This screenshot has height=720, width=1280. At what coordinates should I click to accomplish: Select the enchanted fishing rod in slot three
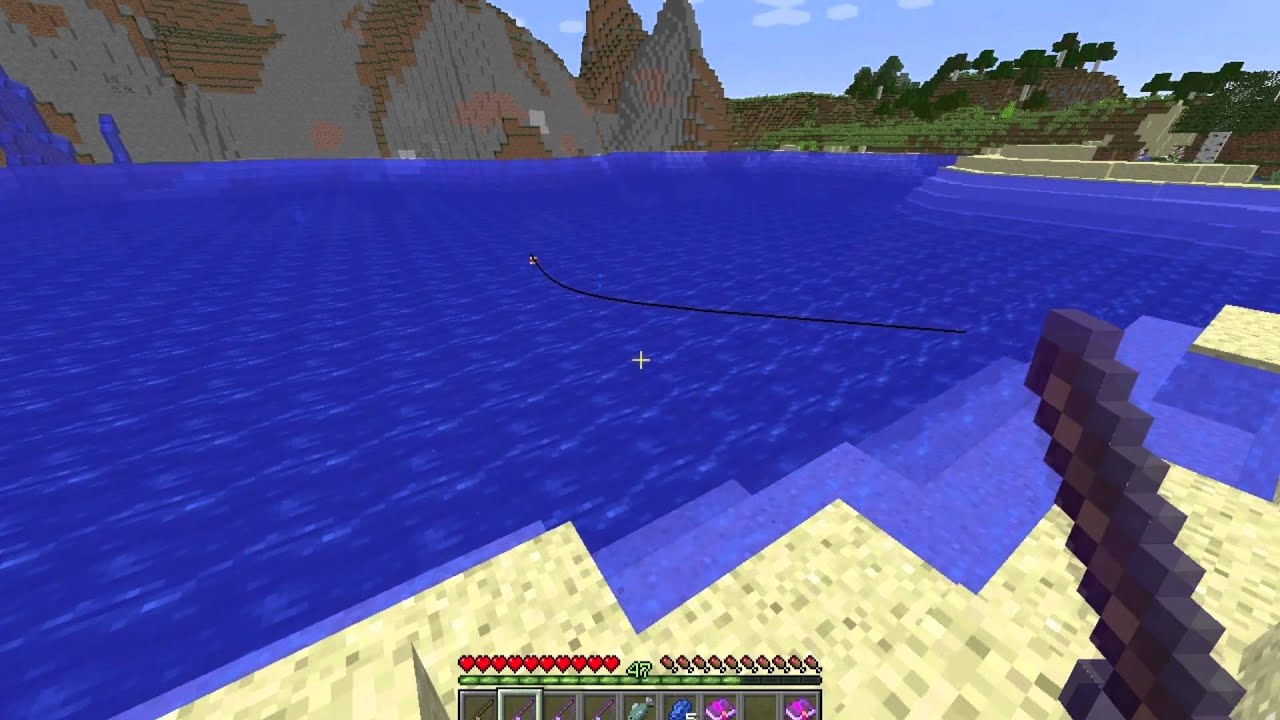(x=558, y=706)
